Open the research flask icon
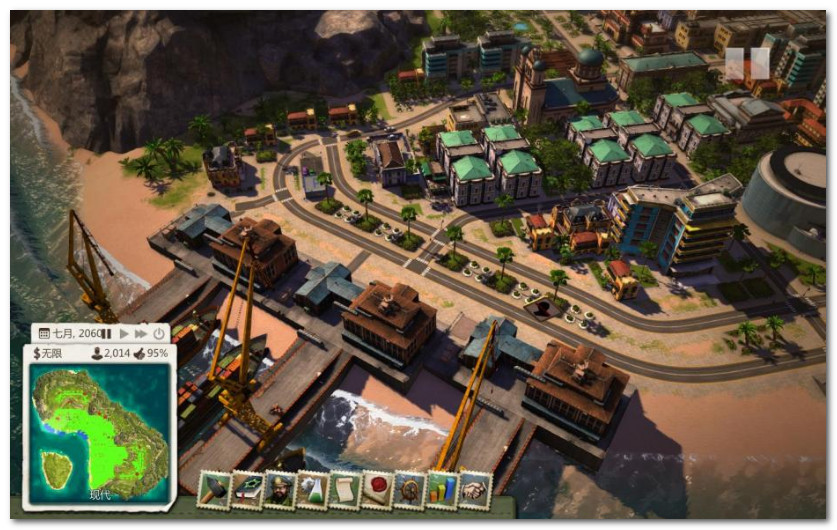837x530 pixels. [312, 489]
